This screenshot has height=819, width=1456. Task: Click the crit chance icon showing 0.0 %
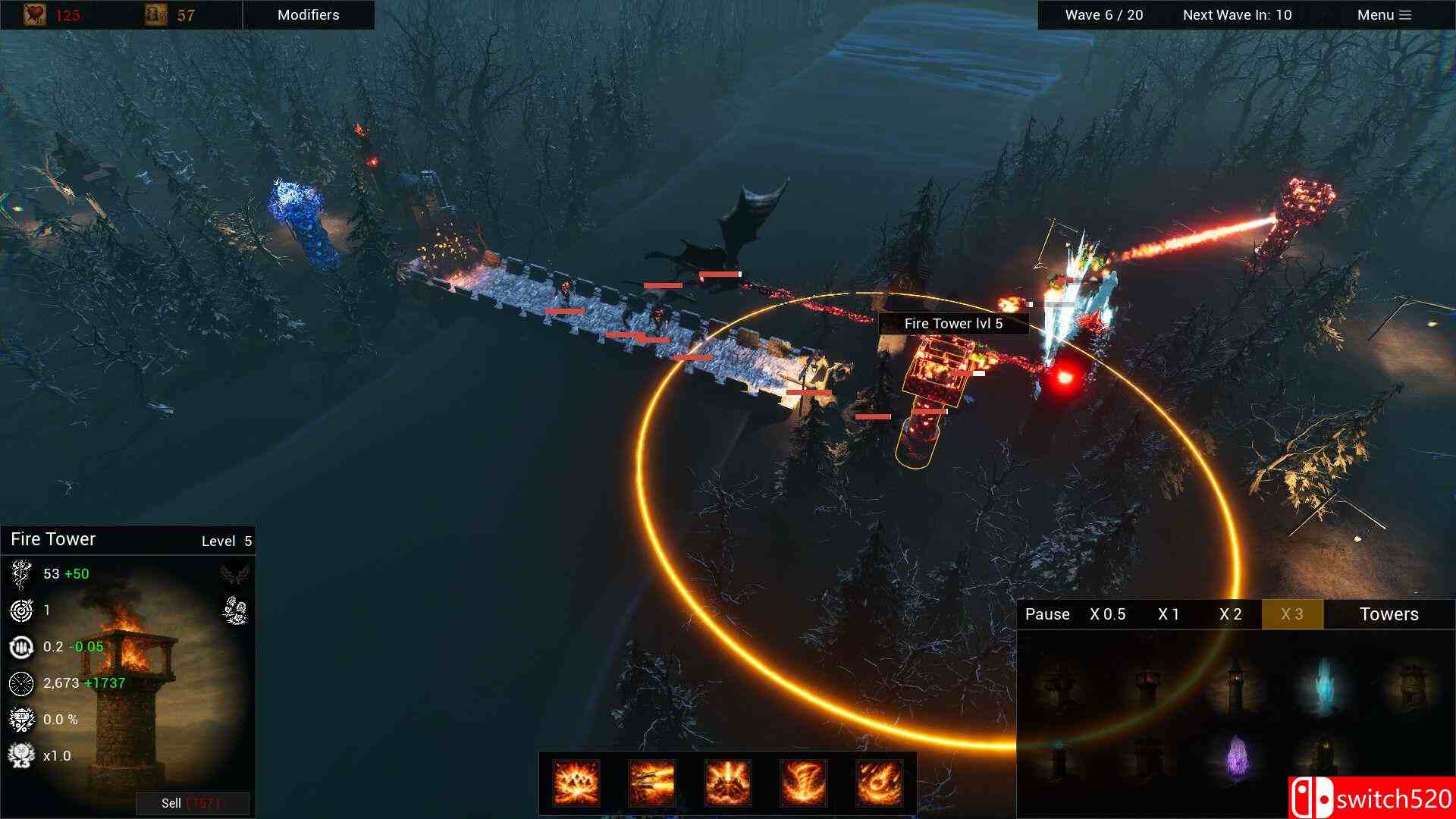pyautogui.click(x=20, y=719)
